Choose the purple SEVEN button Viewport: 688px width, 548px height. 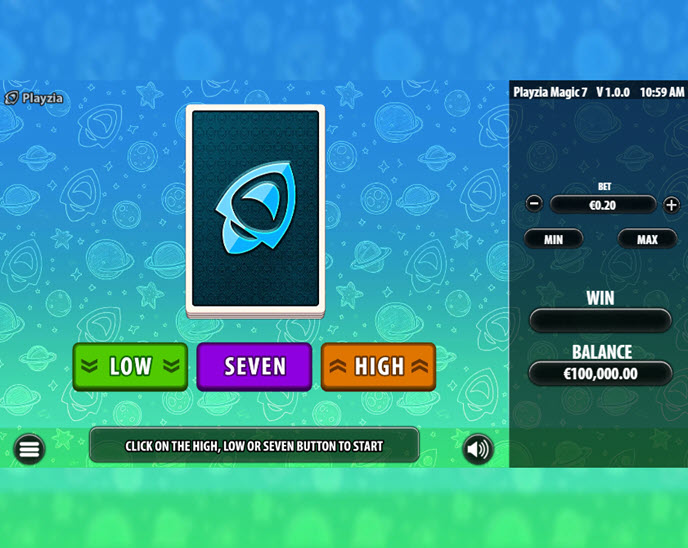point(255,366)
